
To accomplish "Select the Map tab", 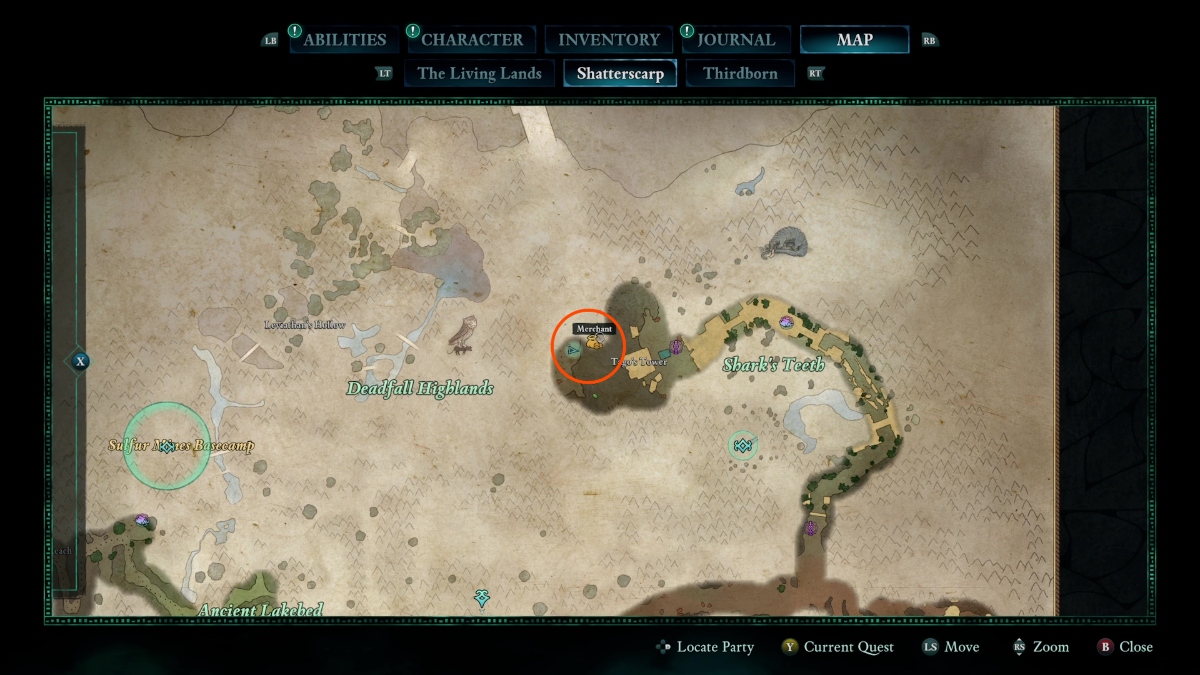I will 854,40.
